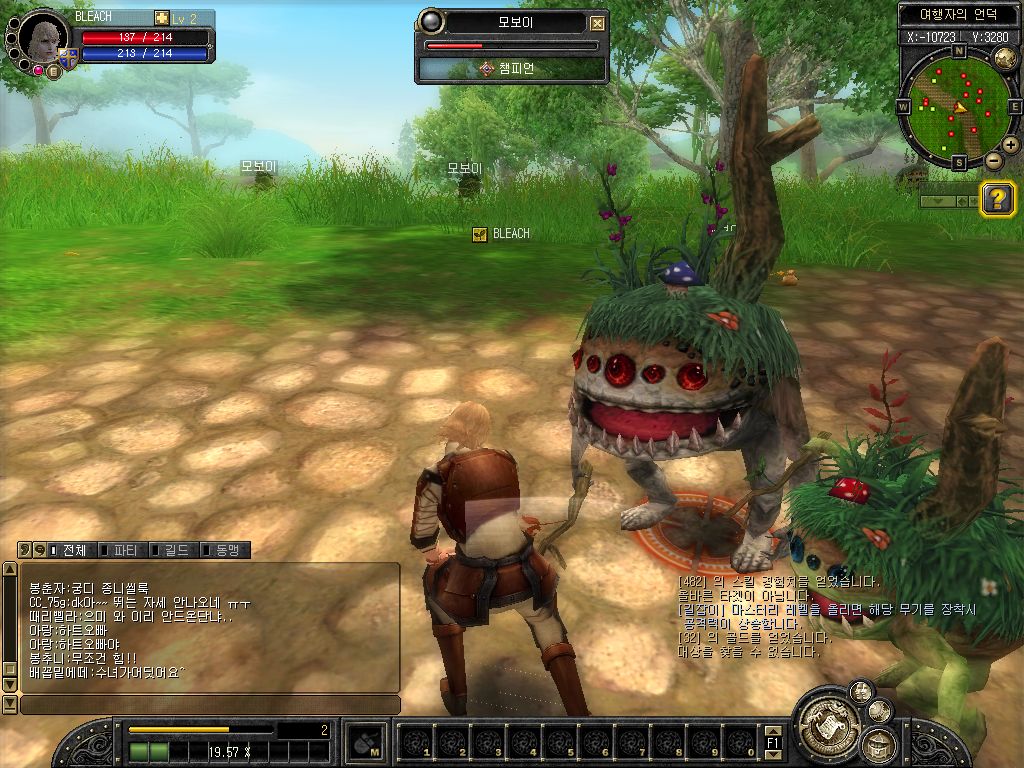Viewport: 1024px width, 768px height.
Task: Click the BLEACH character portrait
Action: [43, 38]
